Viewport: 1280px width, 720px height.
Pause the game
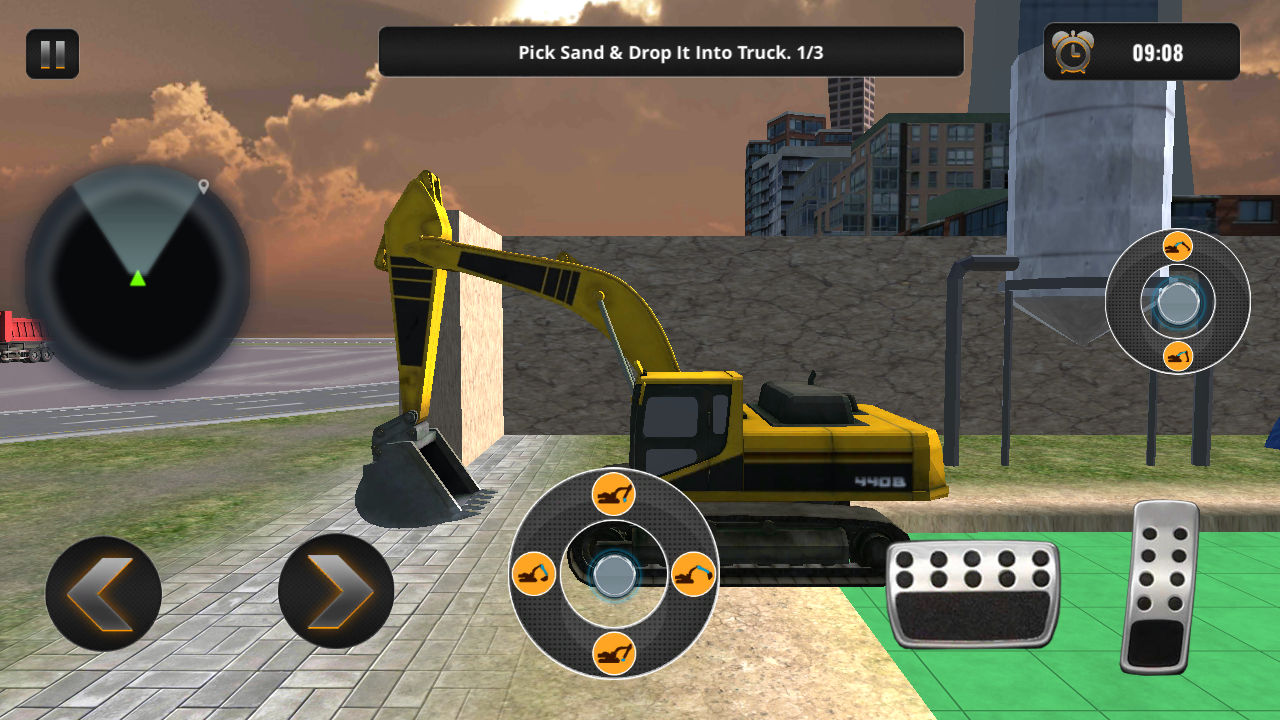click(x=52, y=54)
